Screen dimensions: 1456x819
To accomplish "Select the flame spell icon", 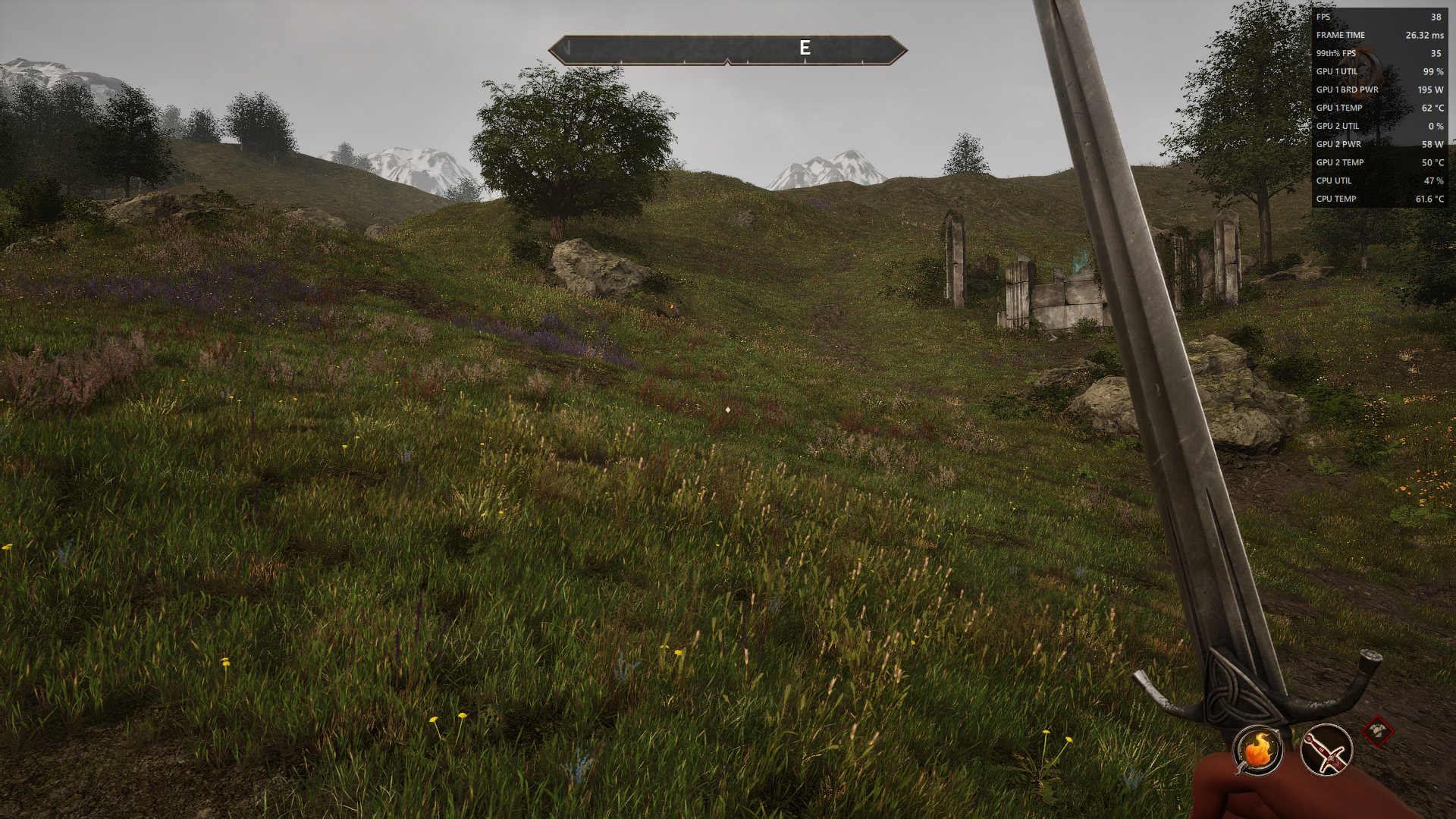I will pos(1257,750).
